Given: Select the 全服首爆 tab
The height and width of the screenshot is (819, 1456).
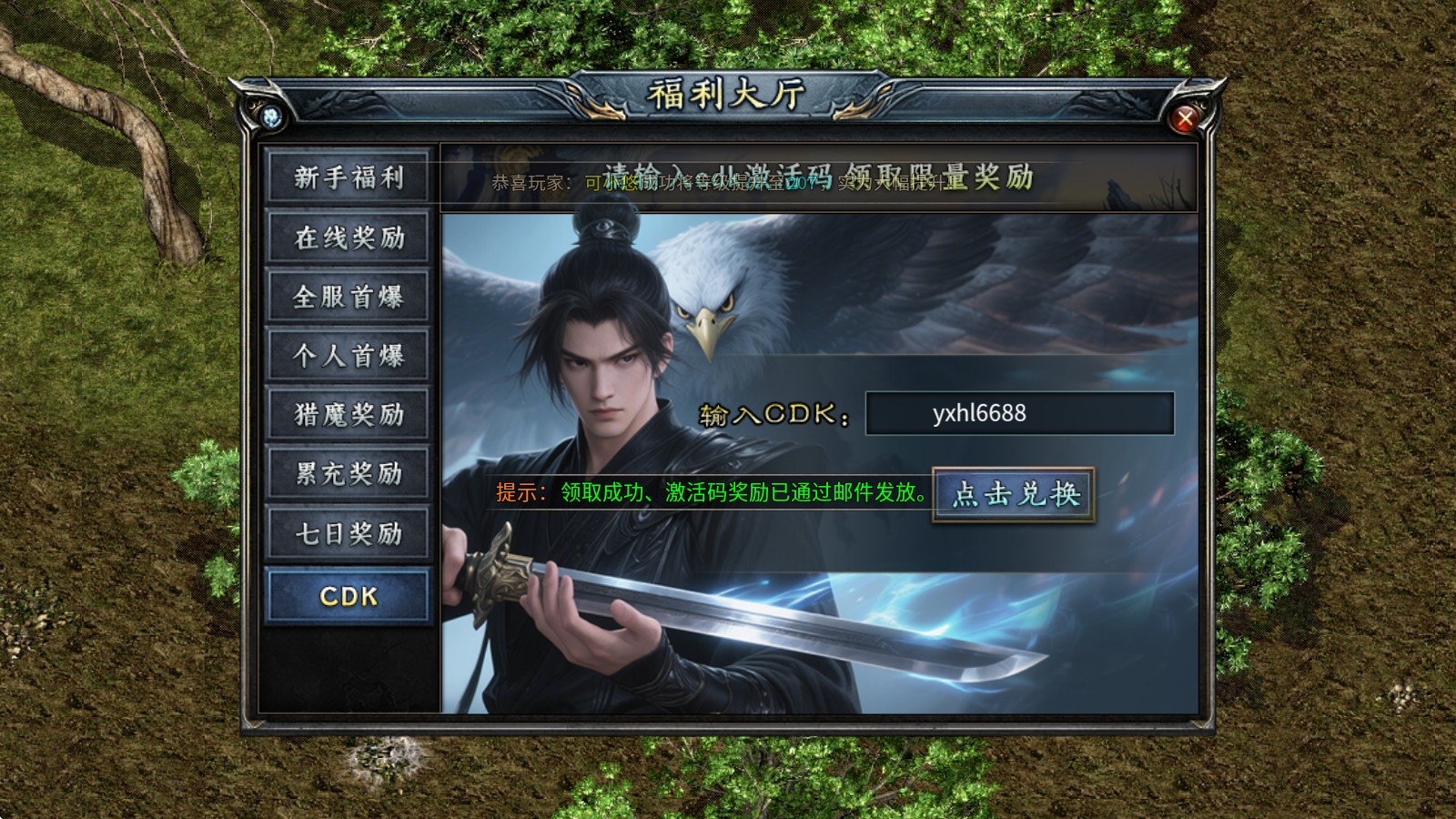Looking at the screenshot, I should (x=348, y=297).
